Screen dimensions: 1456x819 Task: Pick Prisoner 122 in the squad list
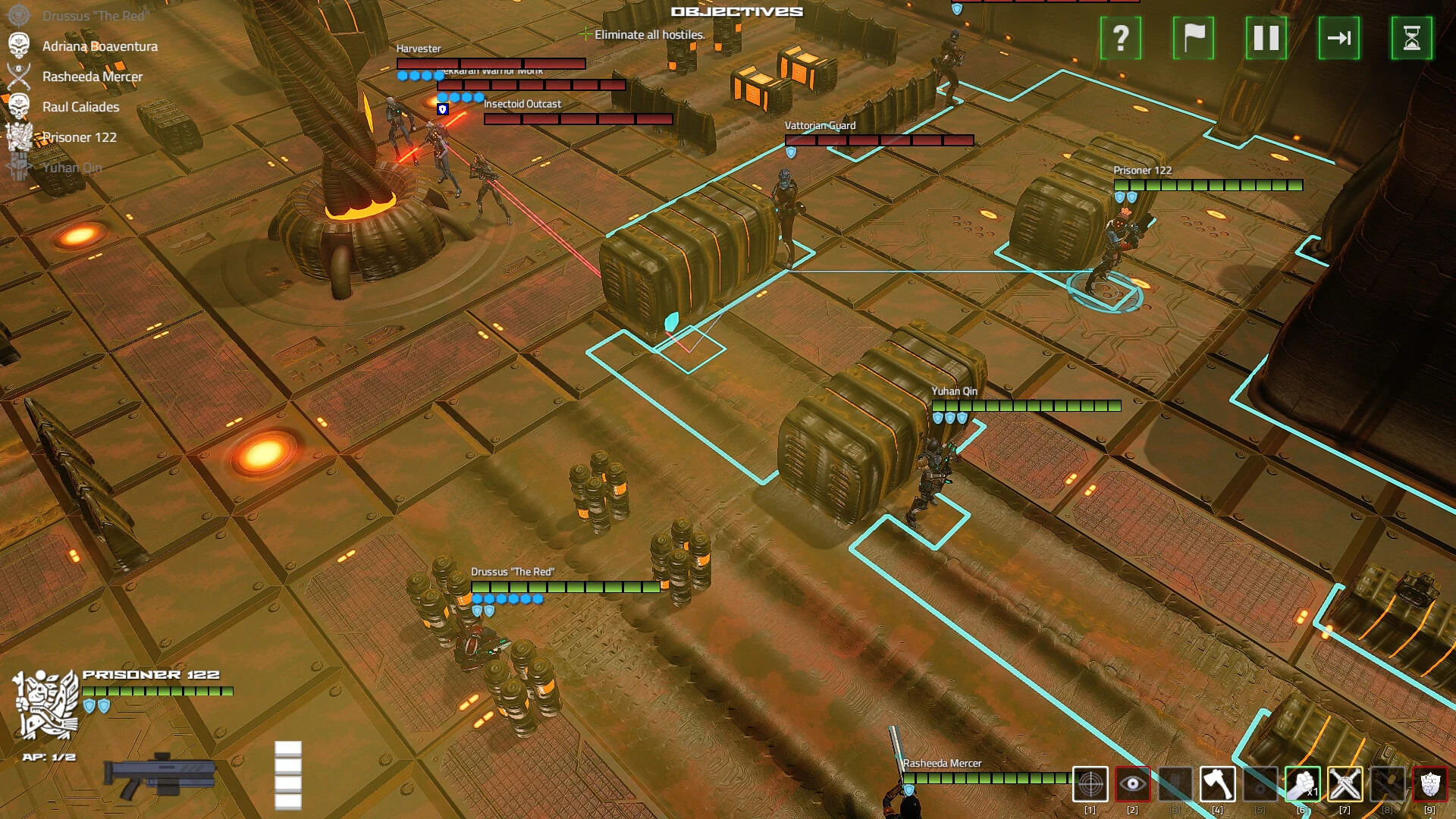pos(79,137)
